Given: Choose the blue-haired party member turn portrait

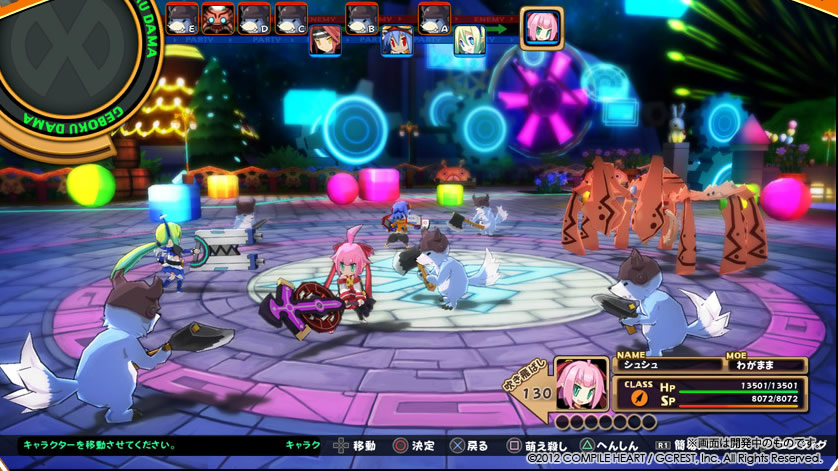Looking at the screenshot, I should click(x=397, y=40).
